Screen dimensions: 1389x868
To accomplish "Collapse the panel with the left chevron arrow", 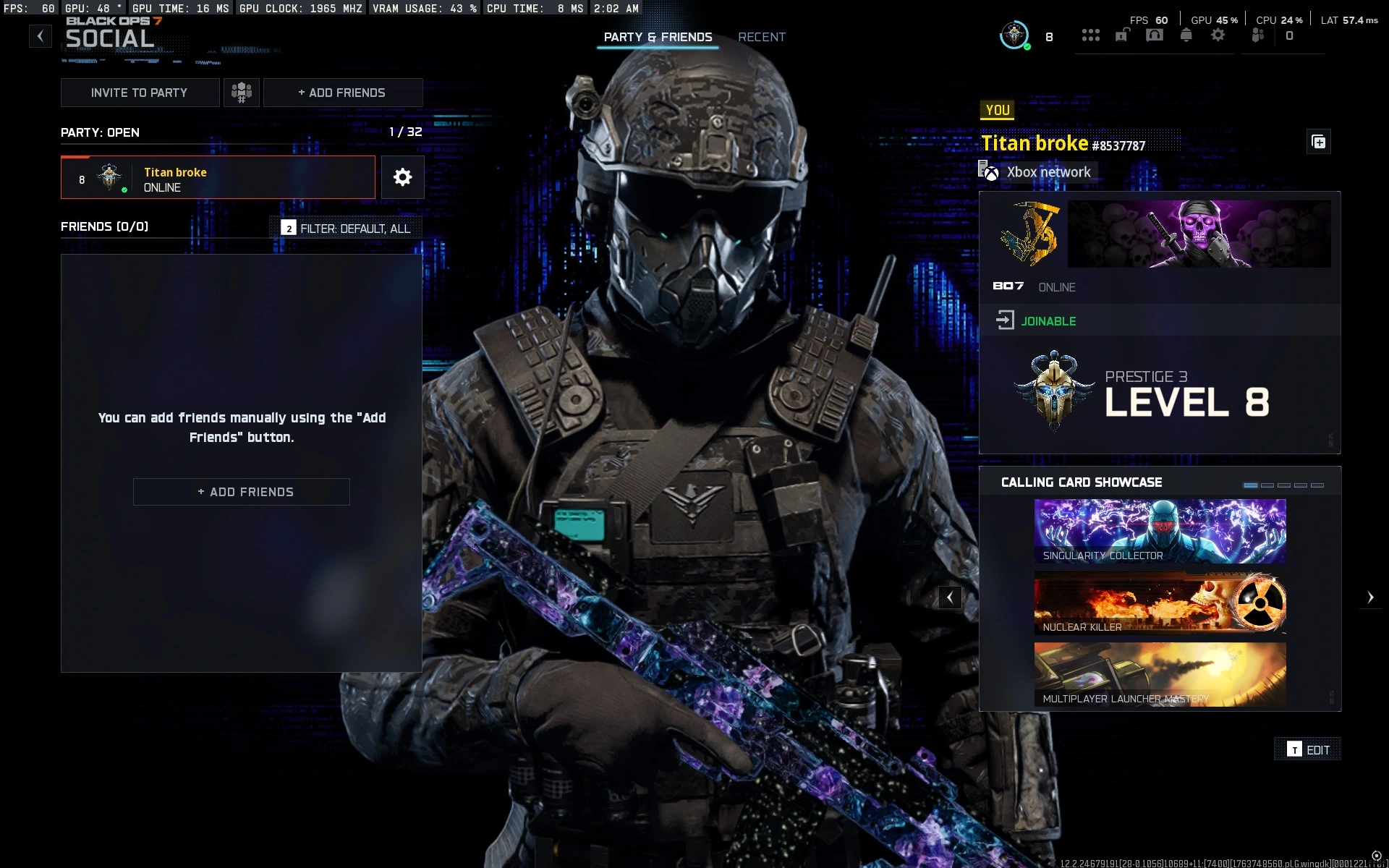I will [x=949, y=597].
